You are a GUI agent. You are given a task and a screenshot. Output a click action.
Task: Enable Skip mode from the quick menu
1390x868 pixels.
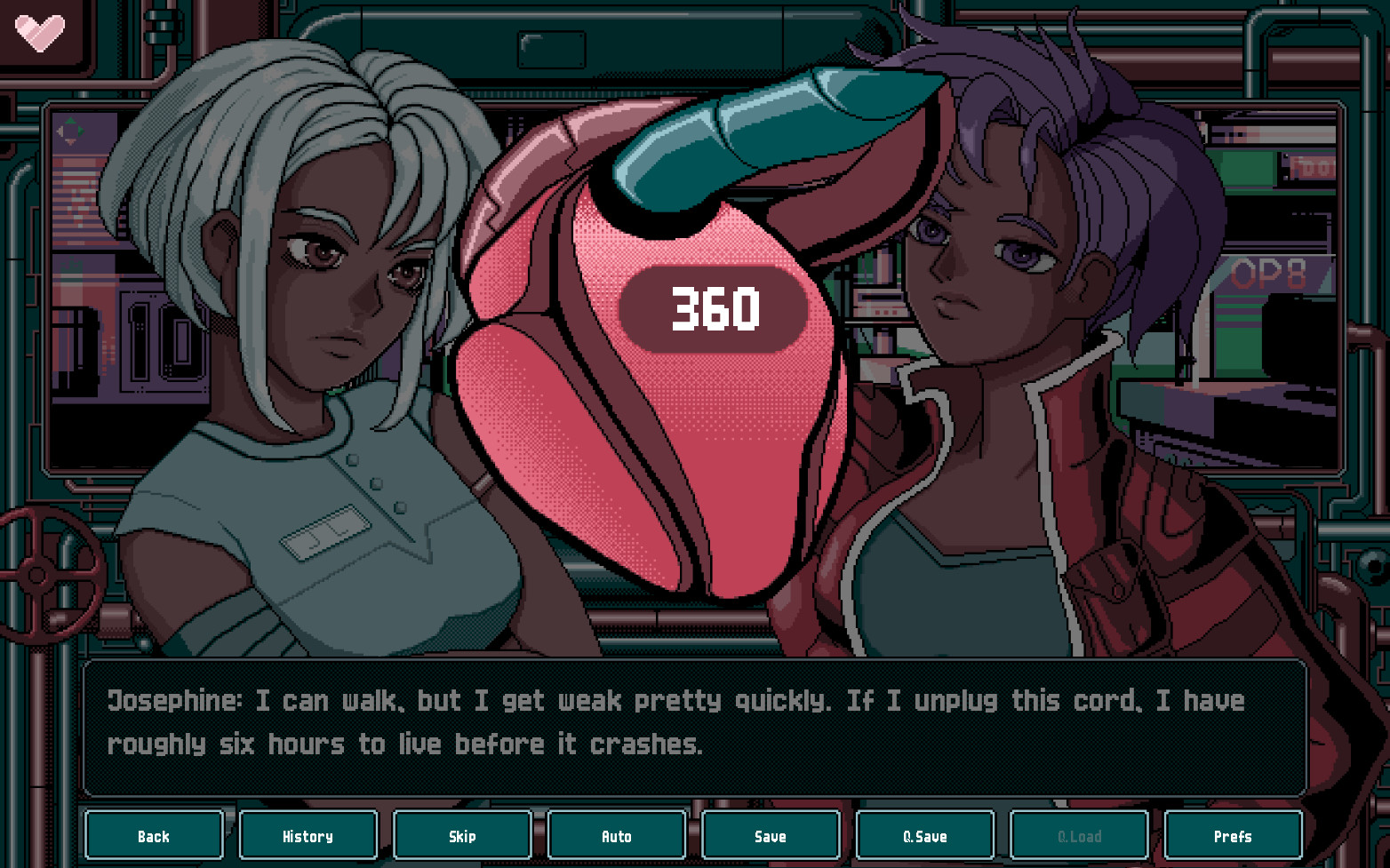[x=462, y=835]
